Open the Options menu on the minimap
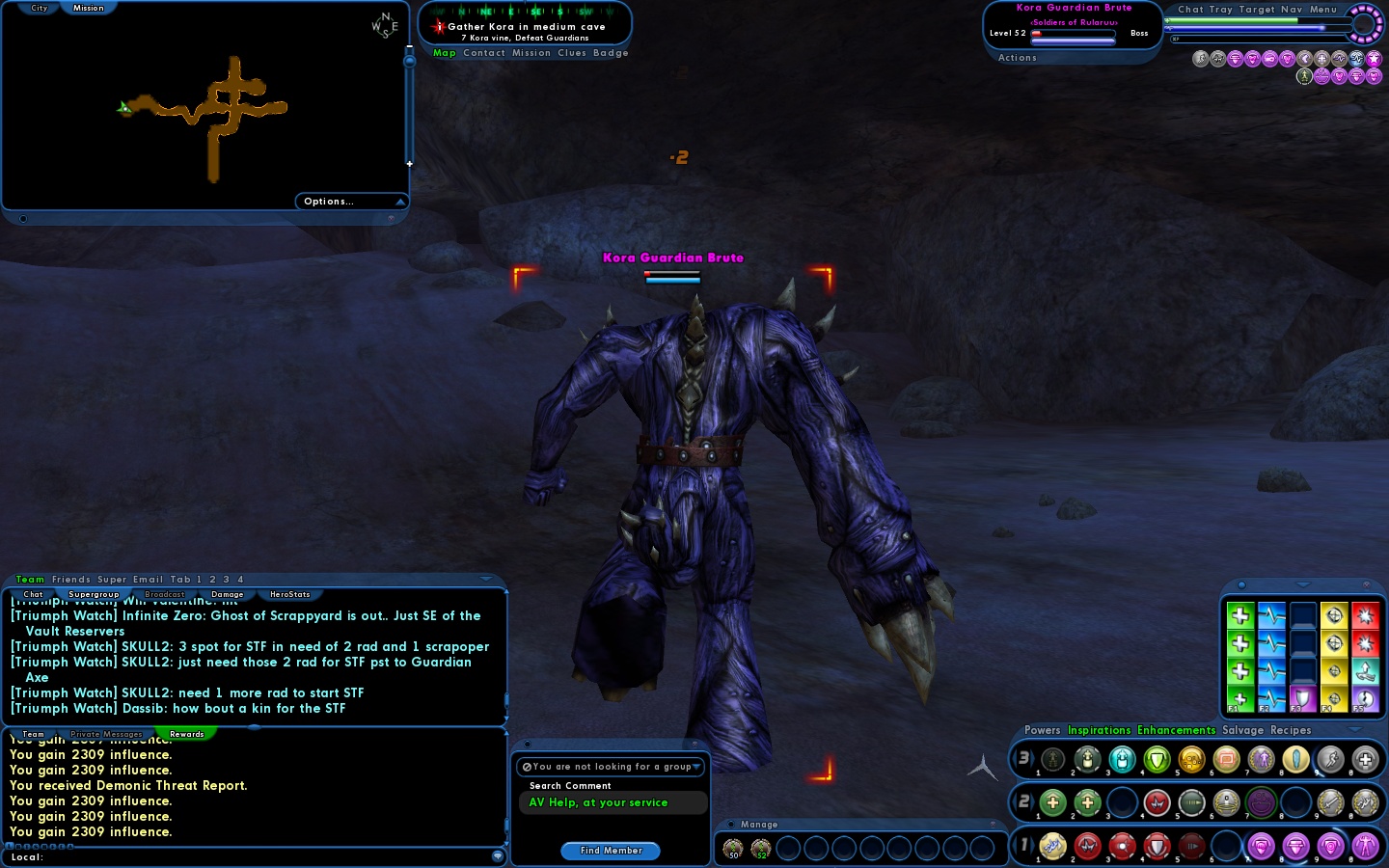 point(328,202)
